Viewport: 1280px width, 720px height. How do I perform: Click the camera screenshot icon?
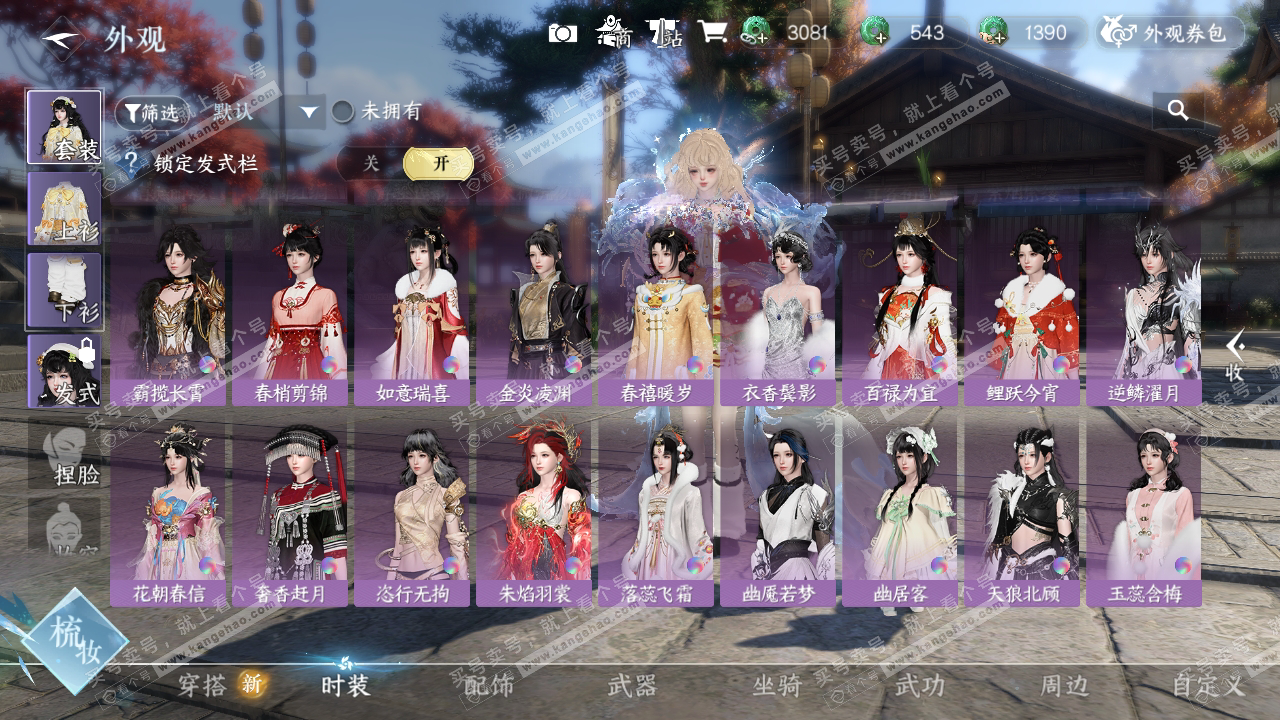[563, 33]
